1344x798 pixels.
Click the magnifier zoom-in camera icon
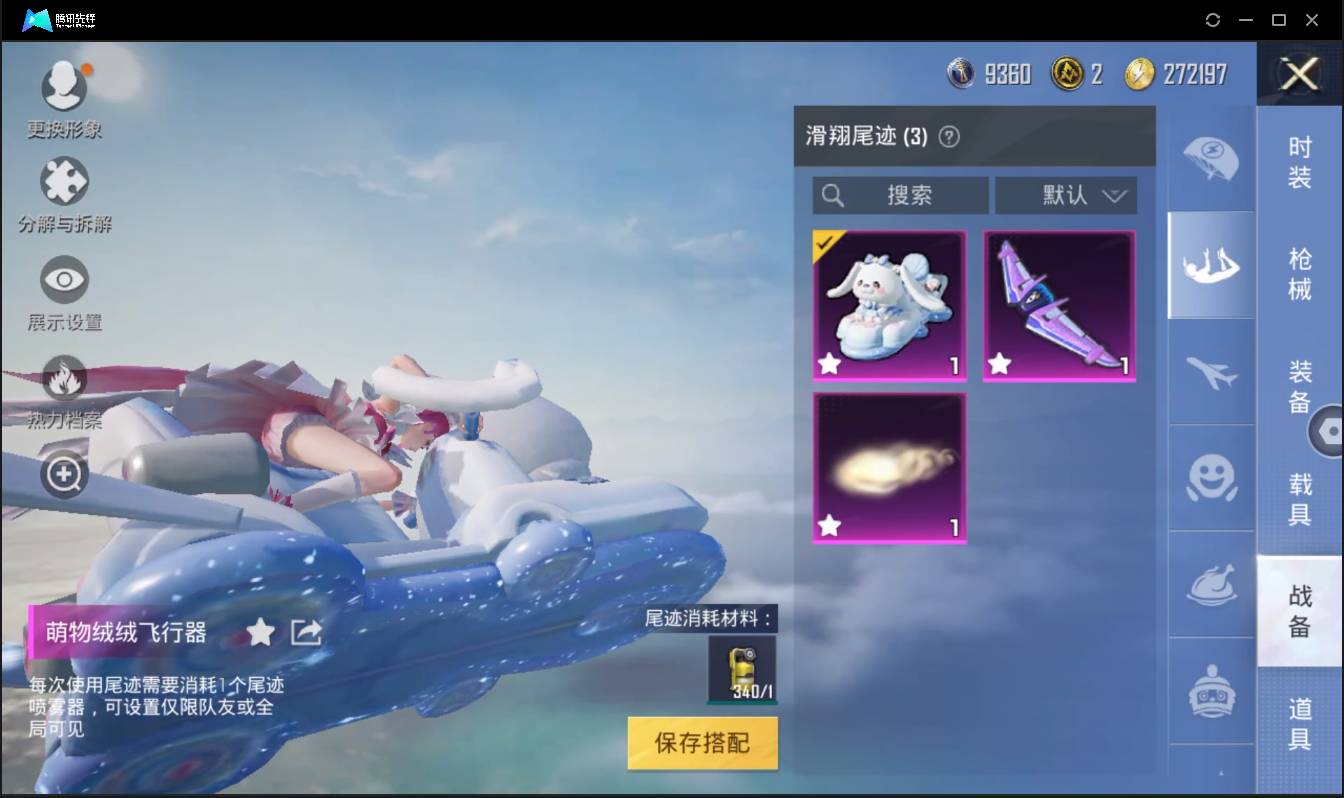[x=64, y=475]
